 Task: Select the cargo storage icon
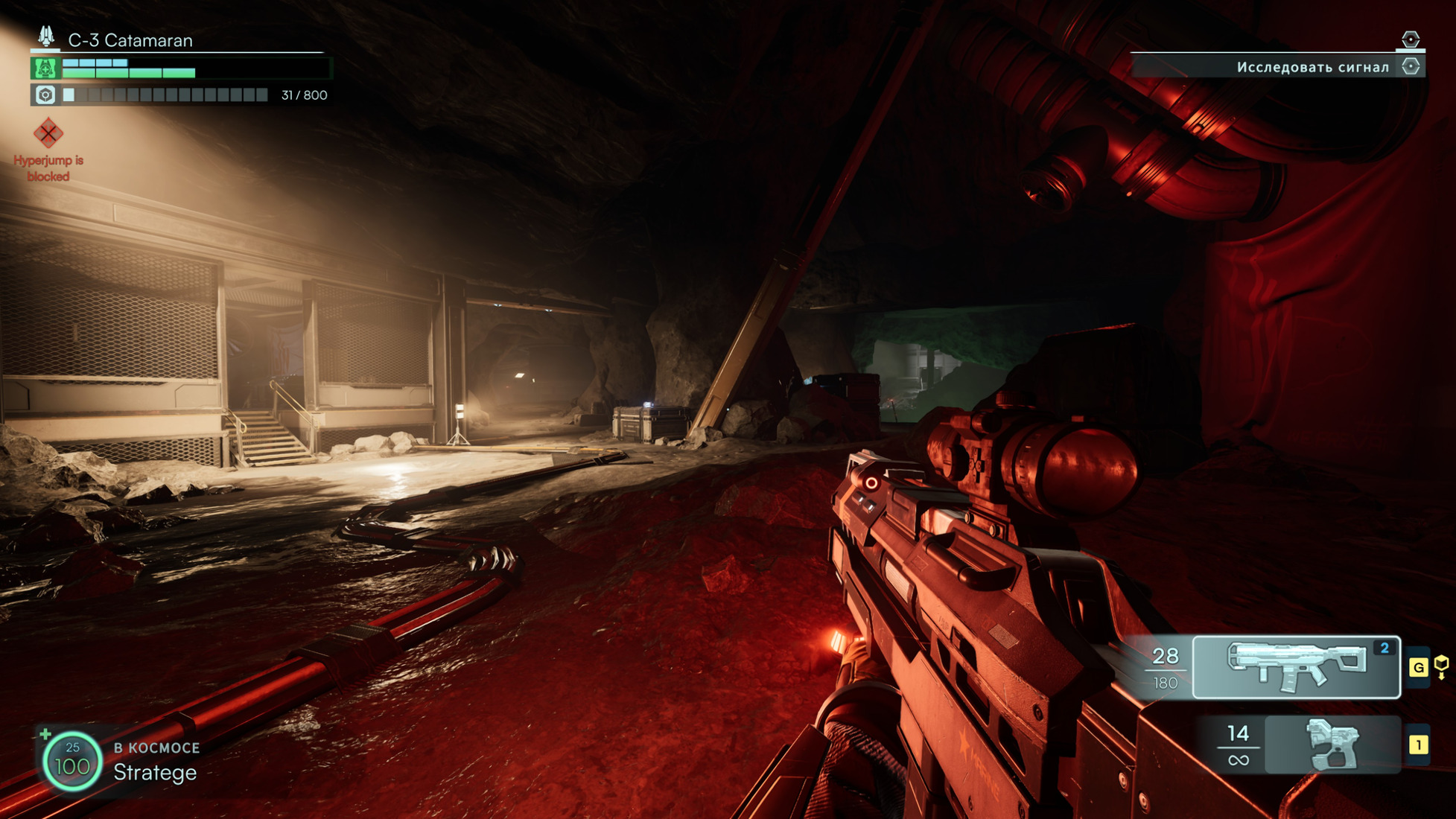point(45,95)
